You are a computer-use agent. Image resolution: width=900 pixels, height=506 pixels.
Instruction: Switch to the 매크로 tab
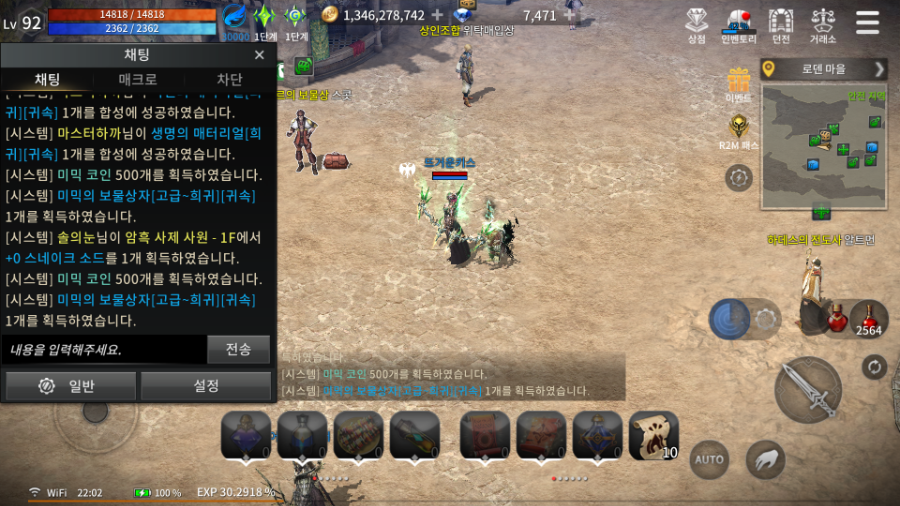(137, 79)
